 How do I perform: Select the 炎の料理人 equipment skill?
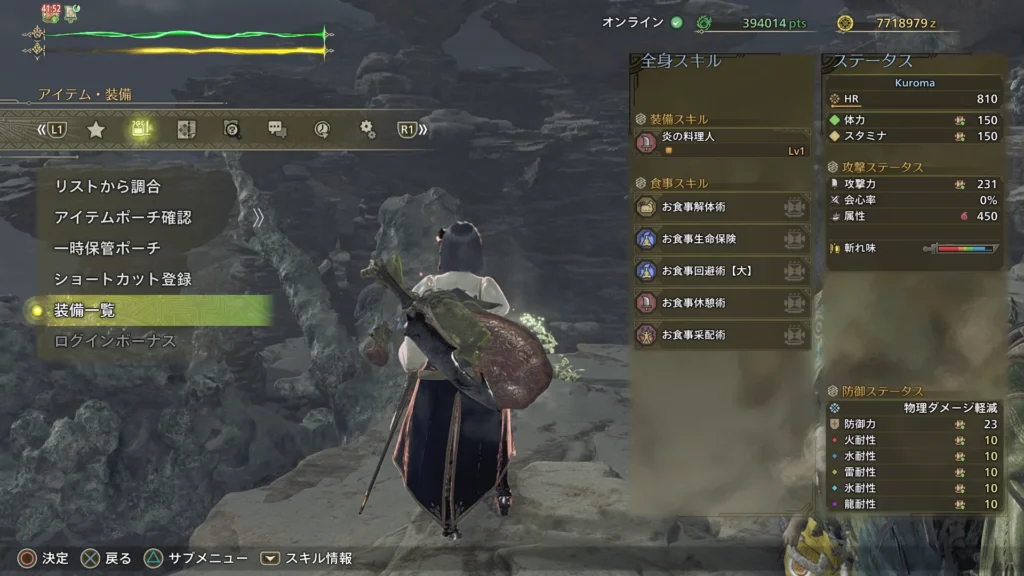722,143
